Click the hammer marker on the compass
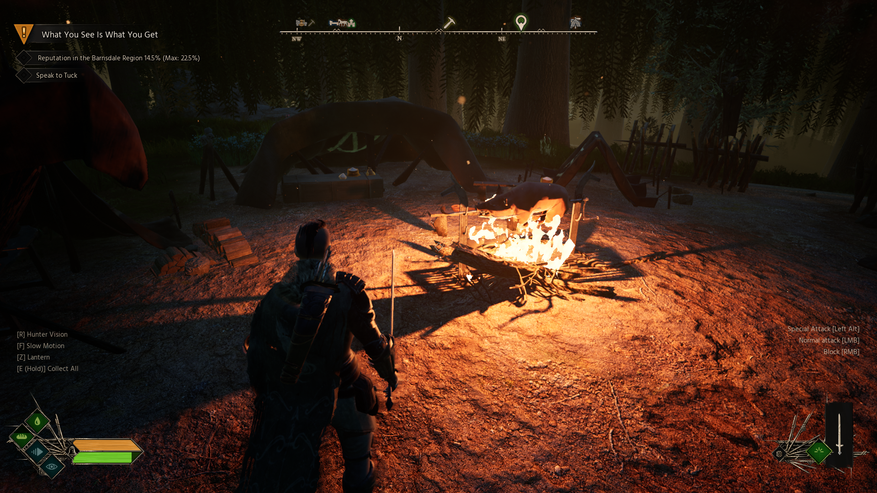 coord(450,22)
